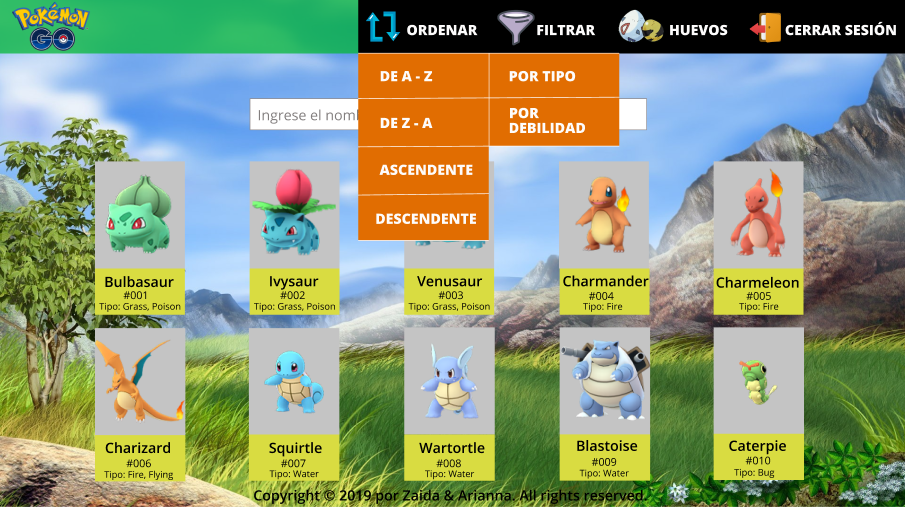Open the Filtrar filter menu
The height and width of the screenshot is (507, 905).
(x=546, y=29)
